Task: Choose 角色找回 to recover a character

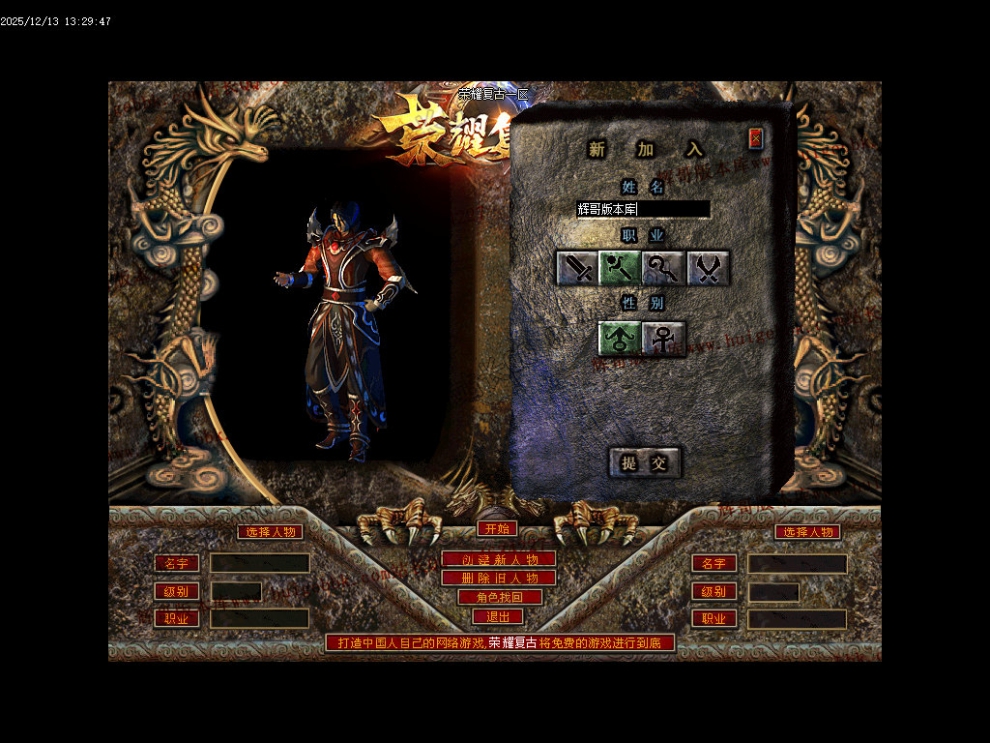Action: point(498,597)
